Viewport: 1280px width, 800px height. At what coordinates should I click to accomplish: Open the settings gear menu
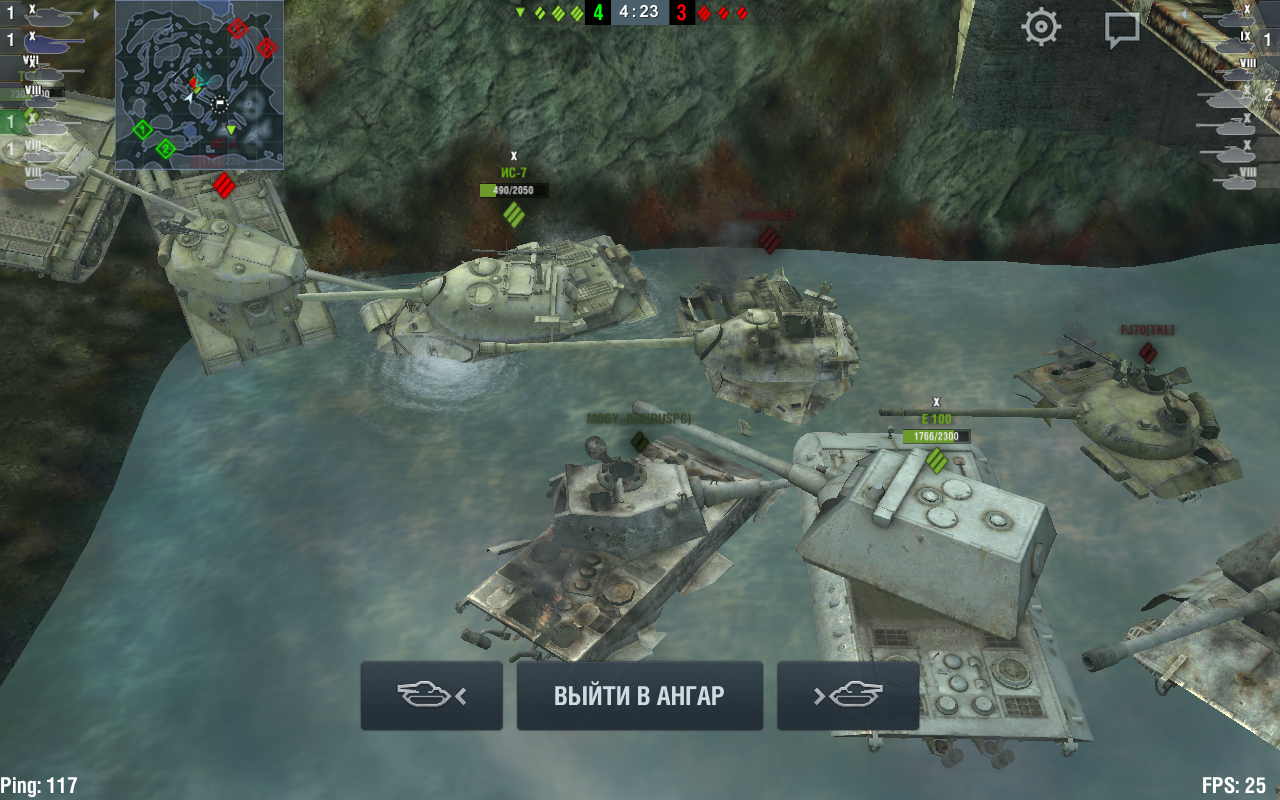click(x=1040, y=27)
